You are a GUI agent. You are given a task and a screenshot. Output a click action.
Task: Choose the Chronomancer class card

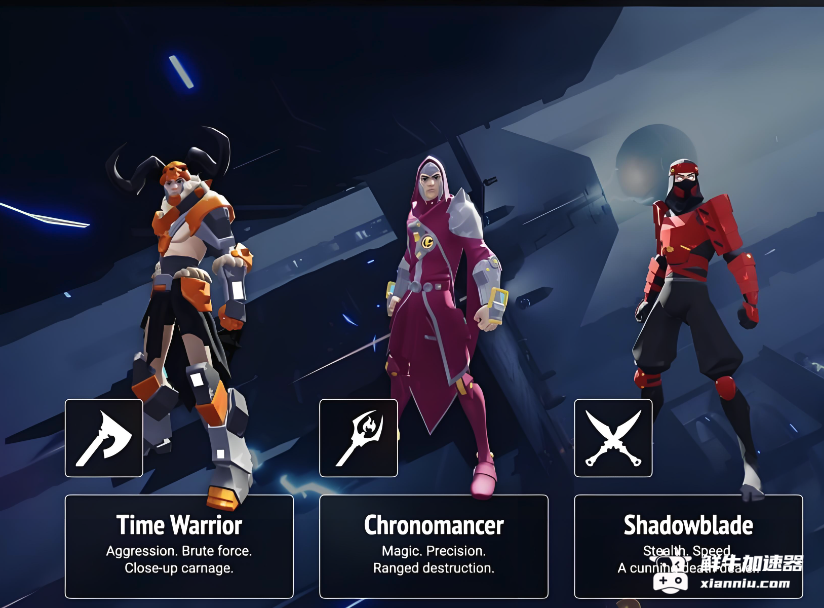pyautogui.click(x=433, y=546)
